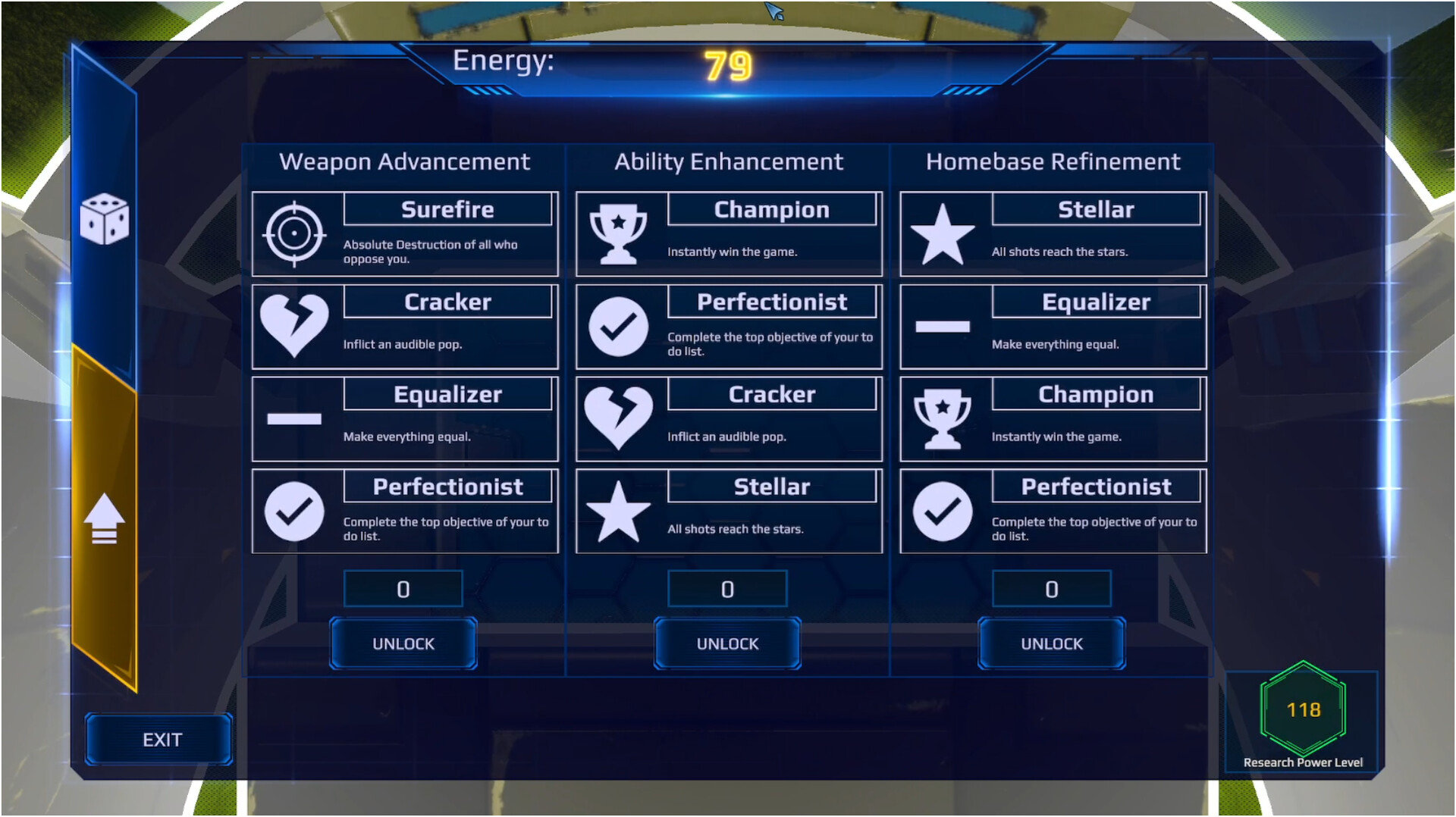Click the Homebase Refinement column header

click(1052, 161)
